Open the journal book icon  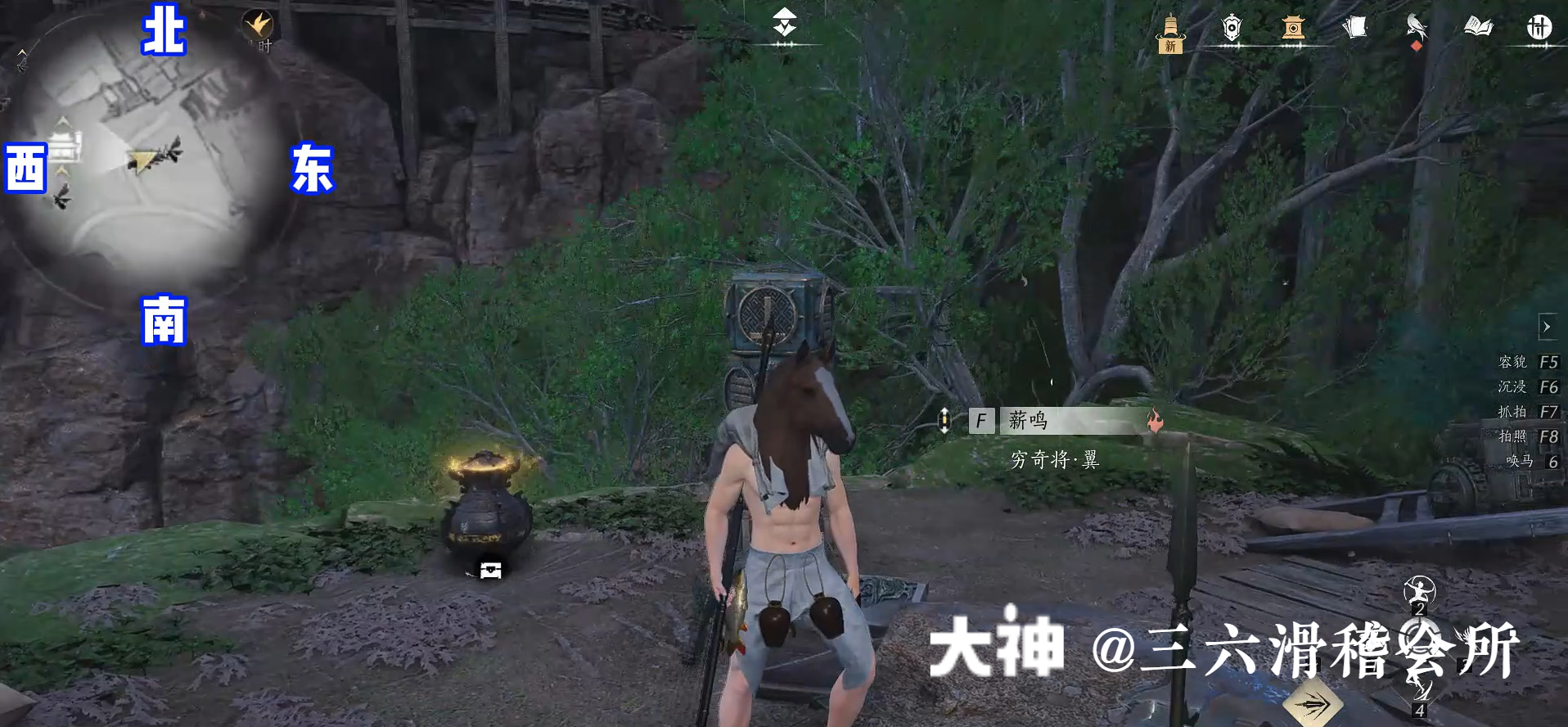pos(1477,27)
